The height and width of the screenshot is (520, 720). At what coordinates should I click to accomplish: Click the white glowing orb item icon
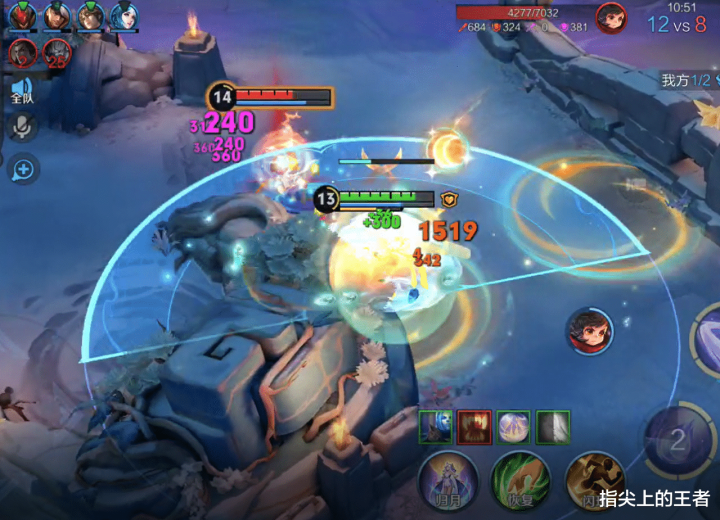[x=513, y=427]
